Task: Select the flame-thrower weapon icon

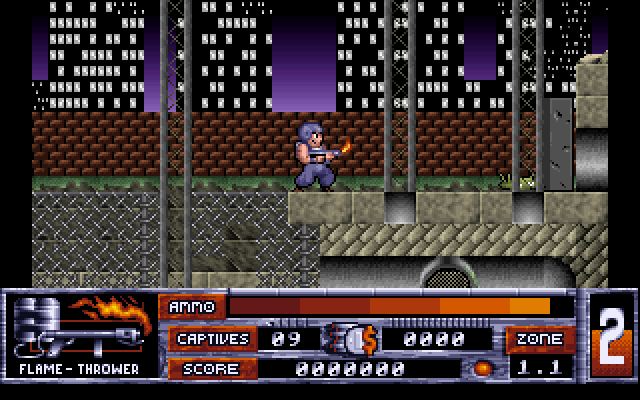Action: pyautogui.click(x=78, y=326)
